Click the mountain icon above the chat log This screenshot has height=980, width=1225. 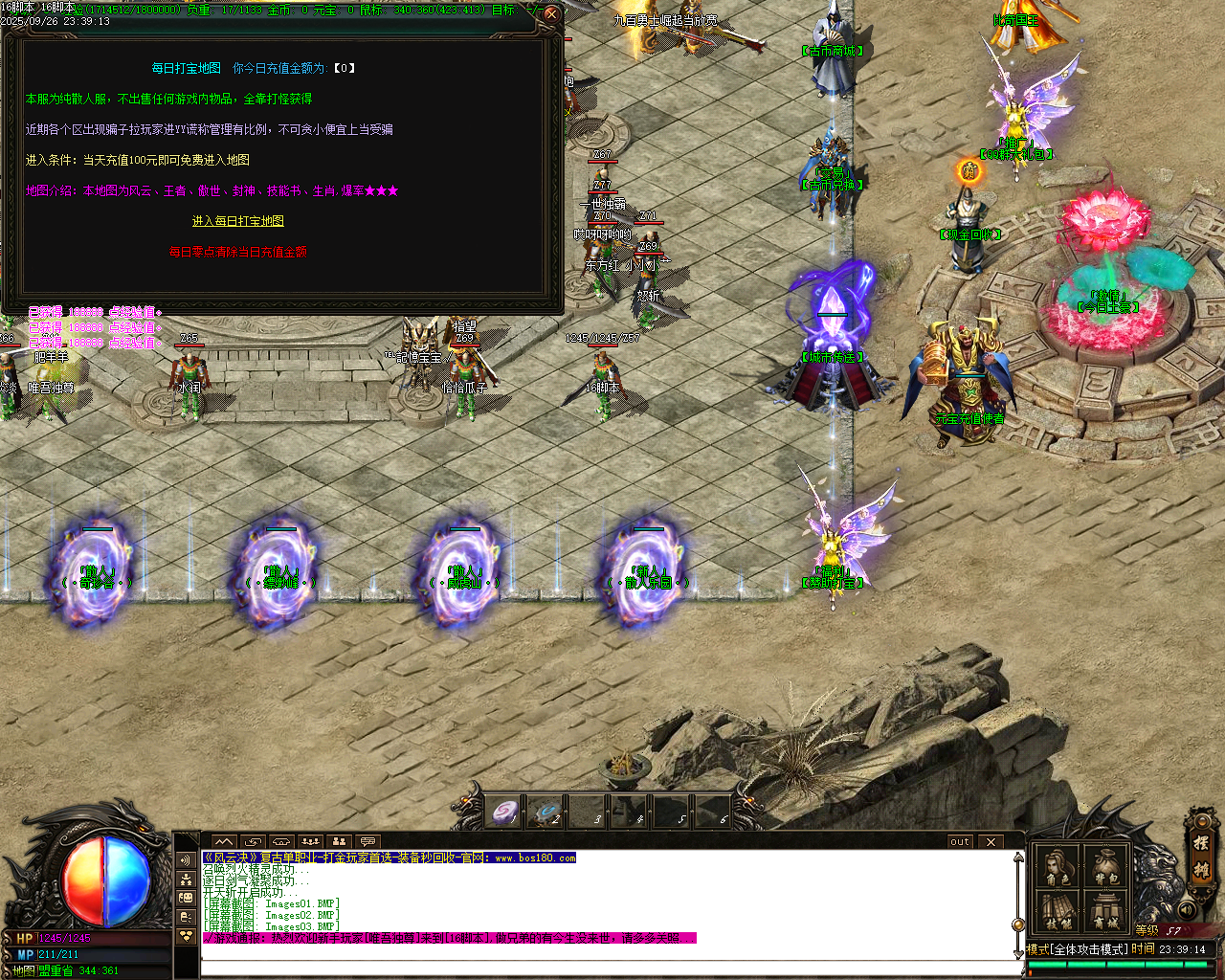point(223,841)
